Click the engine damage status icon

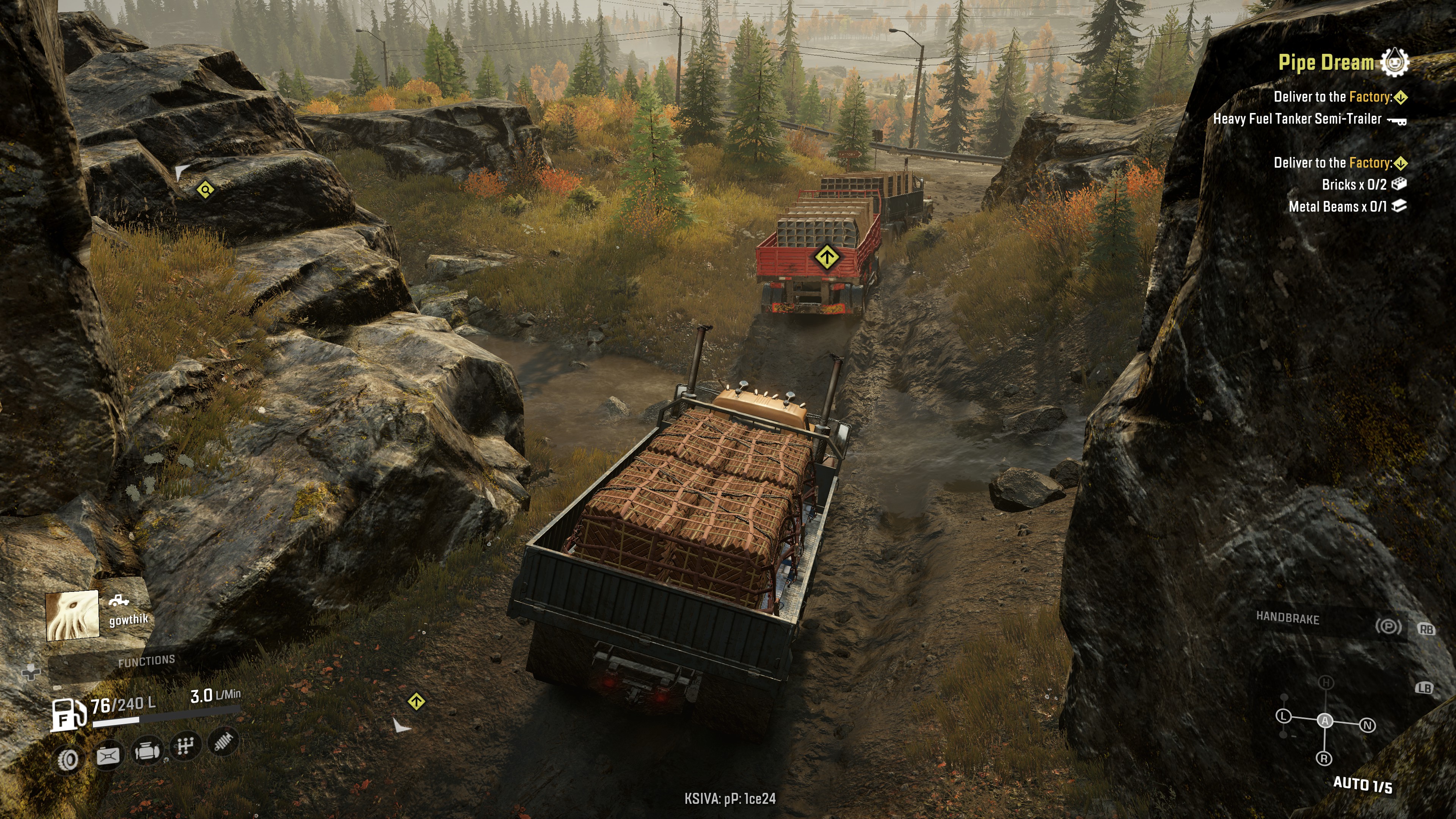147,752
